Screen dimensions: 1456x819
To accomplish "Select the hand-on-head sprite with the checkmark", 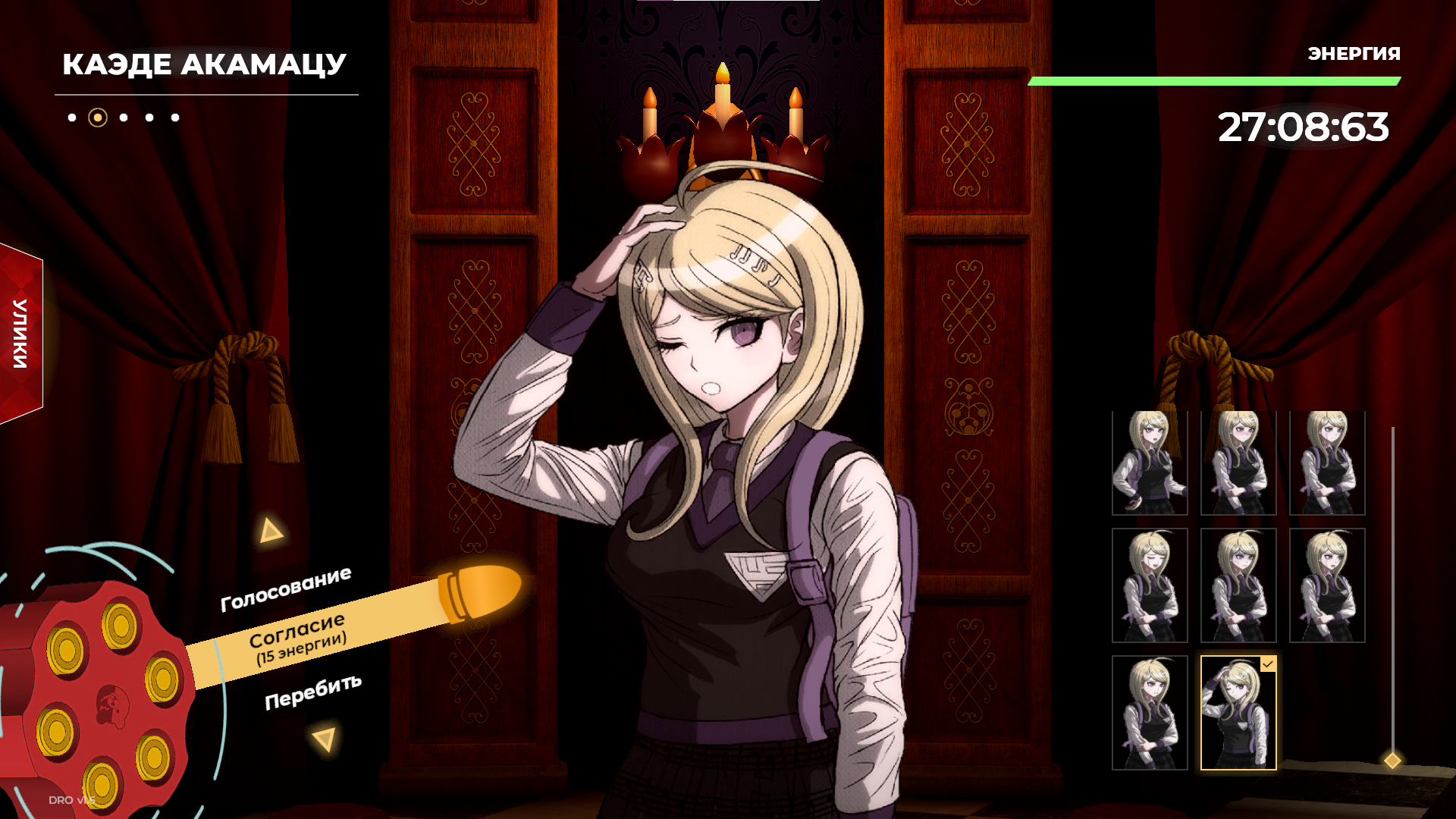I will [x=1238, y=713].
